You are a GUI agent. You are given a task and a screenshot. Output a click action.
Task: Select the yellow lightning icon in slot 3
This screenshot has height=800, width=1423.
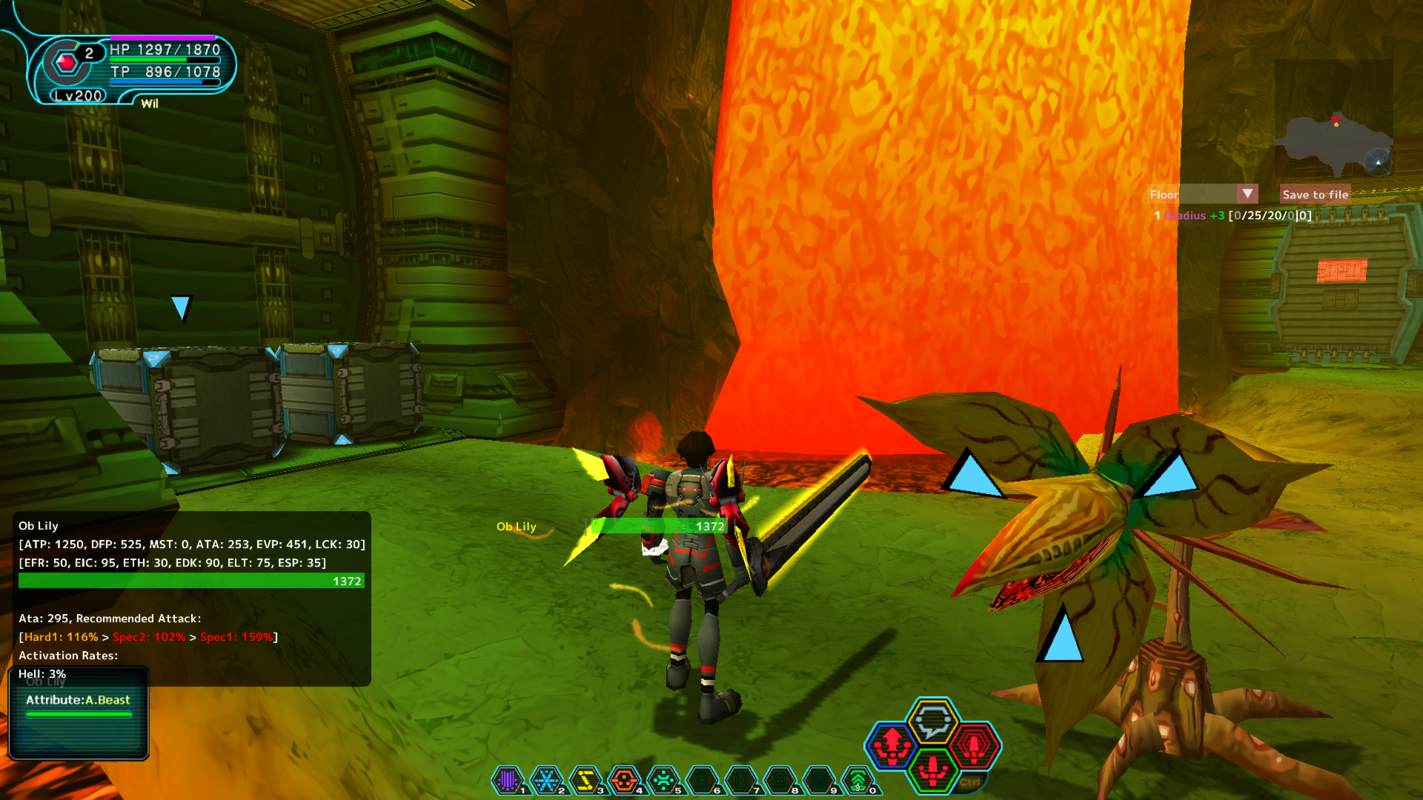point(585,778)
